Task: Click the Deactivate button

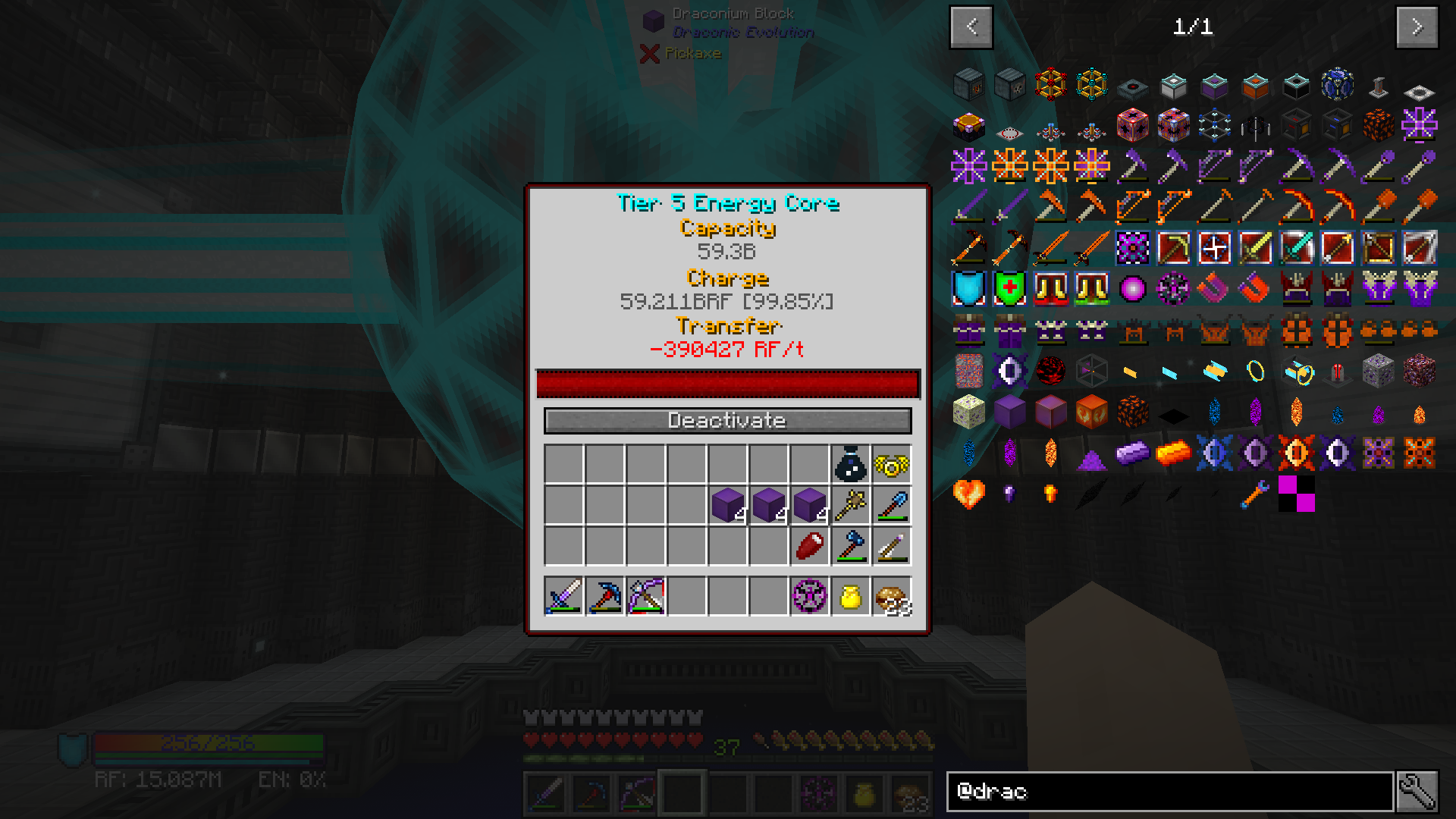Action: pyautogui.click(x=727, y=421)
